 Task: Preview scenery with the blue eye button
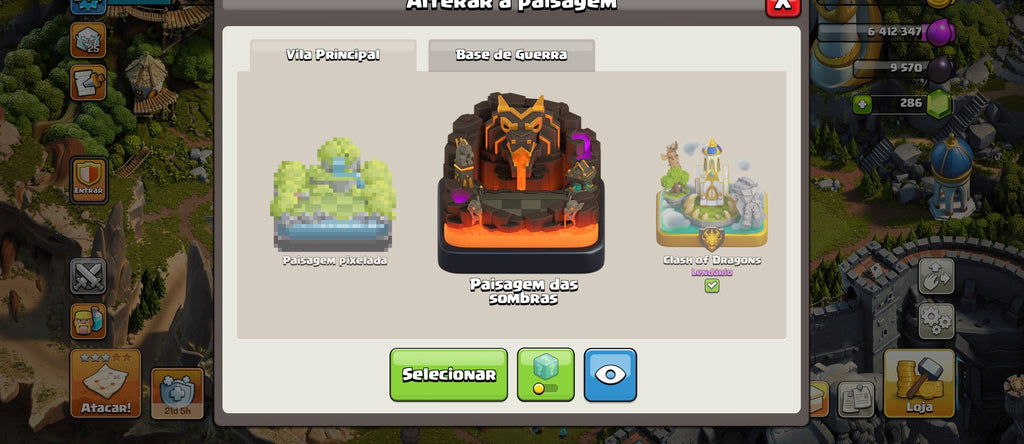pyautogui.click(x=610, y=374)
